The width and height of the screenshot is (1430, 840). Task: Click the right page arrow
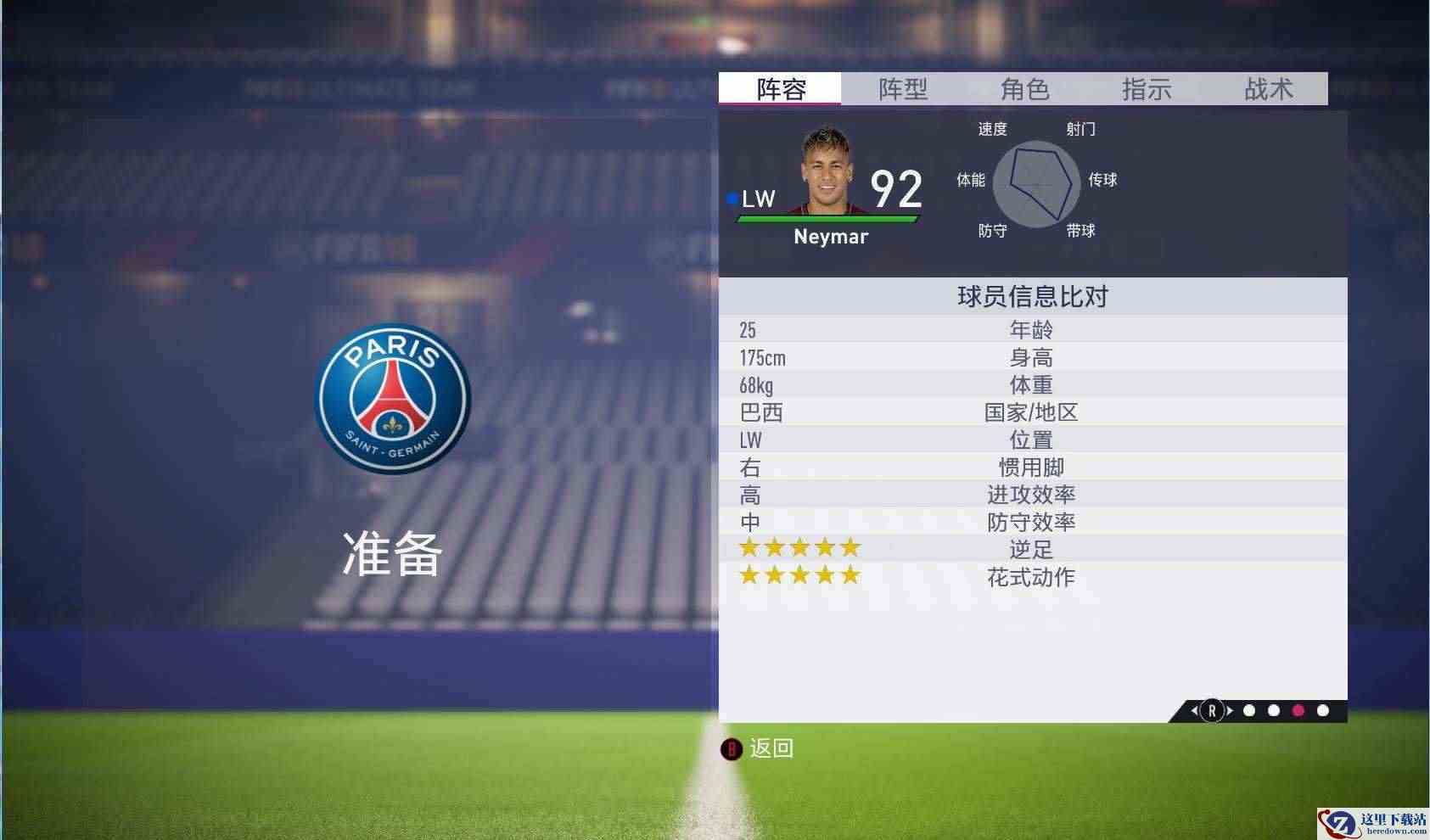(1229, 711)
